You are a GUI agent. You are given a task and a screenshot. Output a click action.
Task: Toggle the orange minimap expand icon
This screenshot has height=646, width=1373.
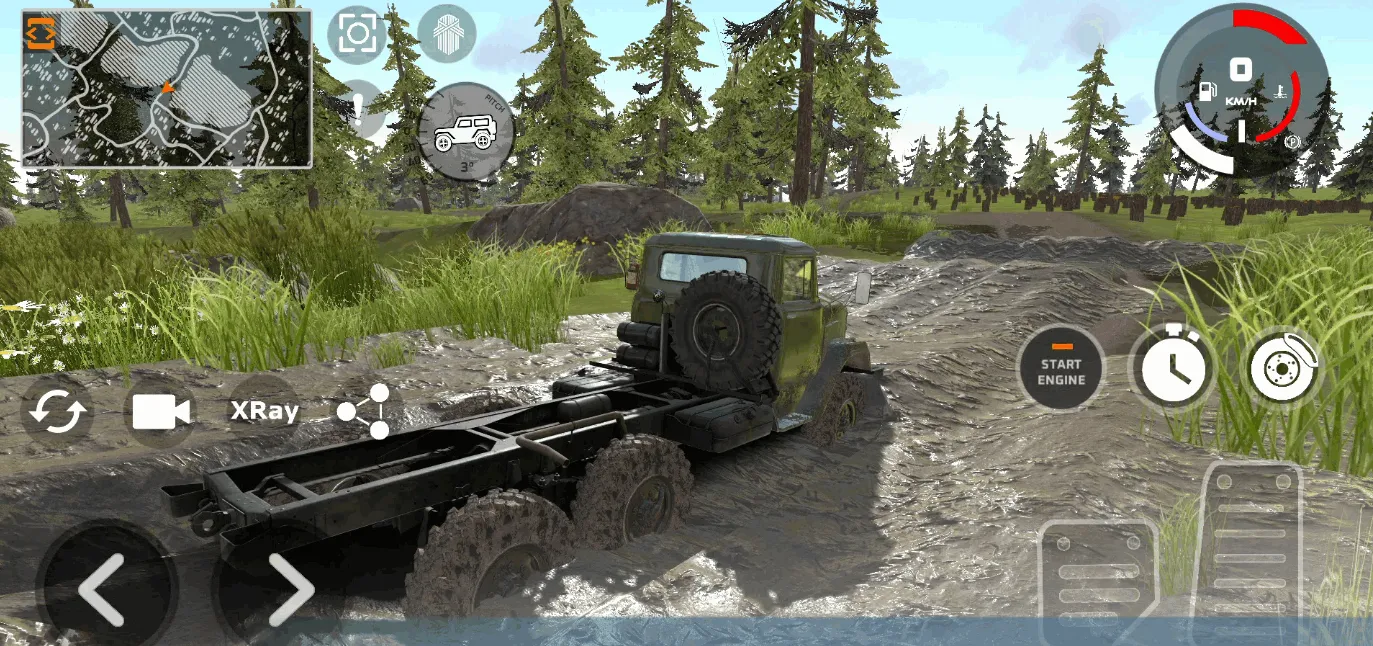[41, 33]
